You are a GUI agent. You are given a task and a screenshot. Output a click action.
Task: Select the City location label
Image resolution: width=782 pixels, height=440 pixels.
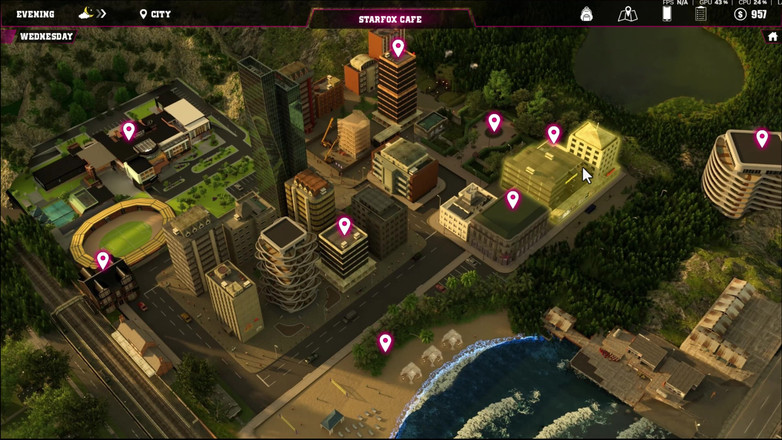click(x=155, y=14)
